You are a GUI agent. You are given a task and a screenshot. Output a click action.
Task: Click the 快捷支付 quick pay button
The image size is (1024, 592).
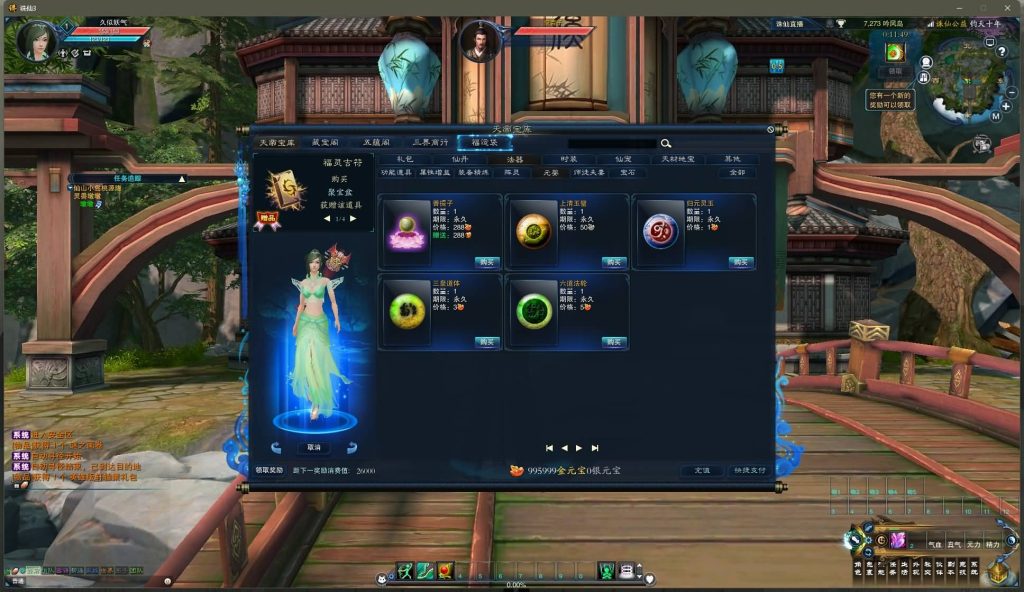pos(748,470)
